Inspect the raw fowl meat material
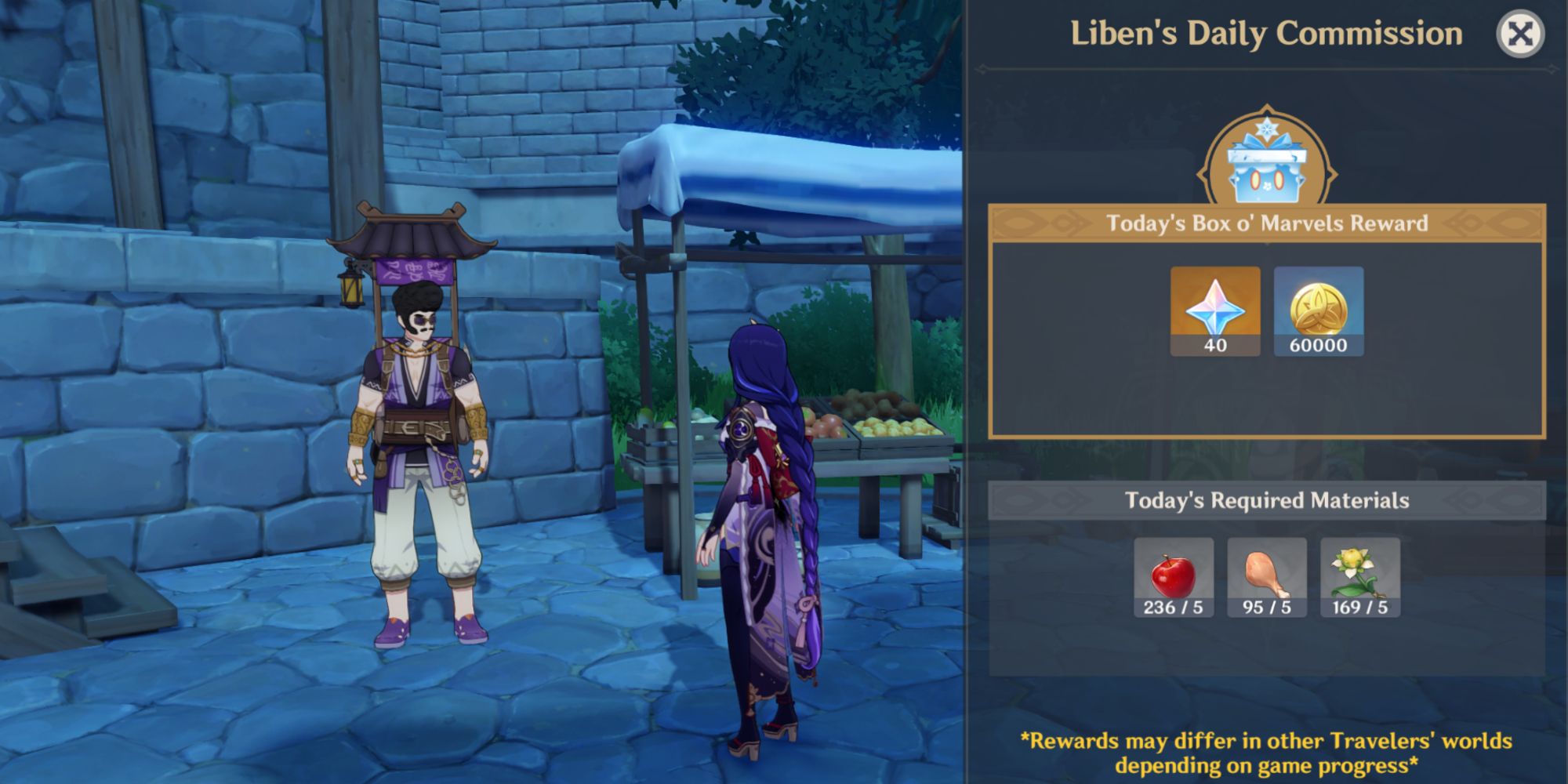 coord(1267,577)
